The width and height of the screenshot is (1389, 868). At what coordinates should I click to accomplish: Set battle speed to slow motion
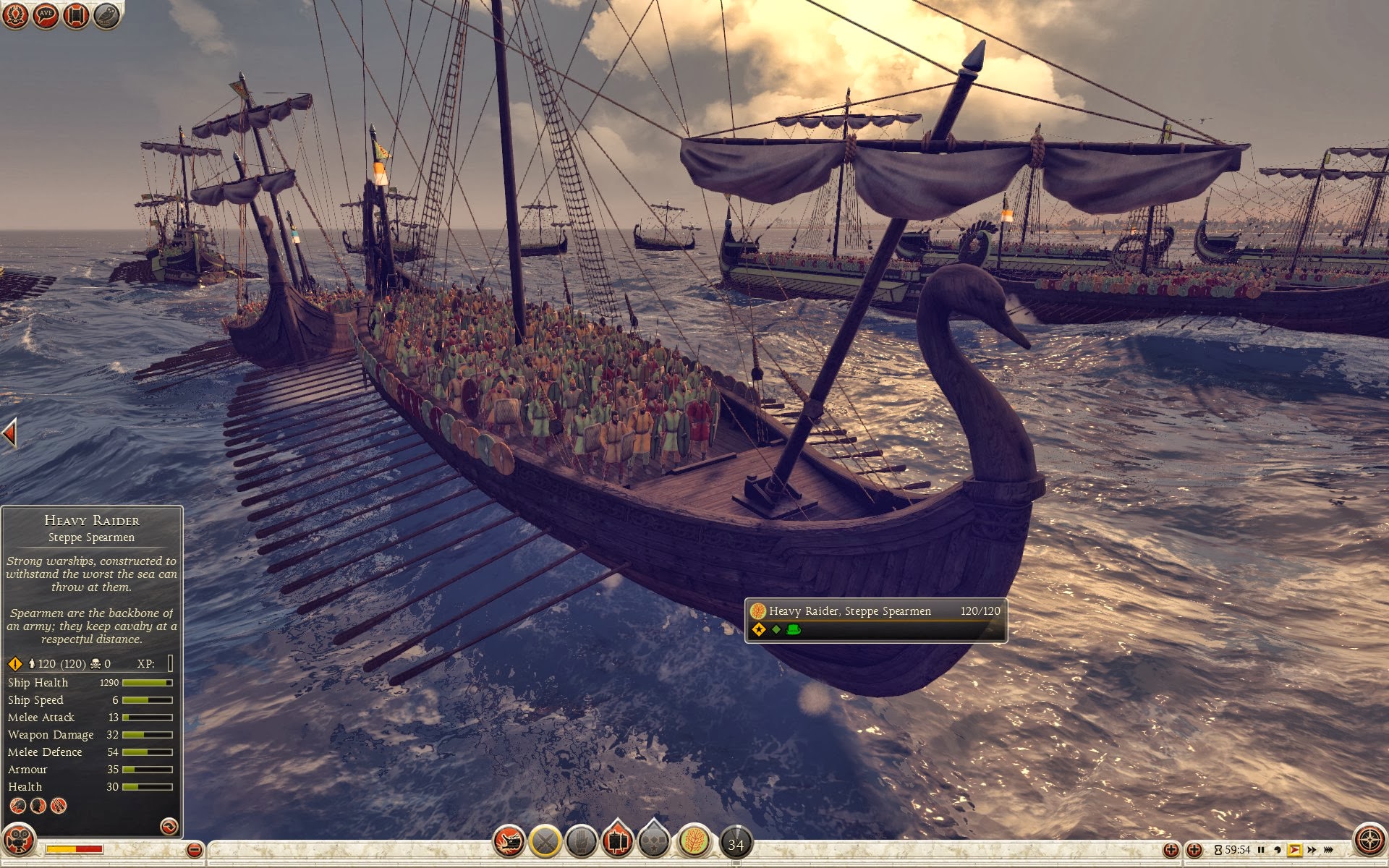pyautogui.click(x=1278, y=850)
